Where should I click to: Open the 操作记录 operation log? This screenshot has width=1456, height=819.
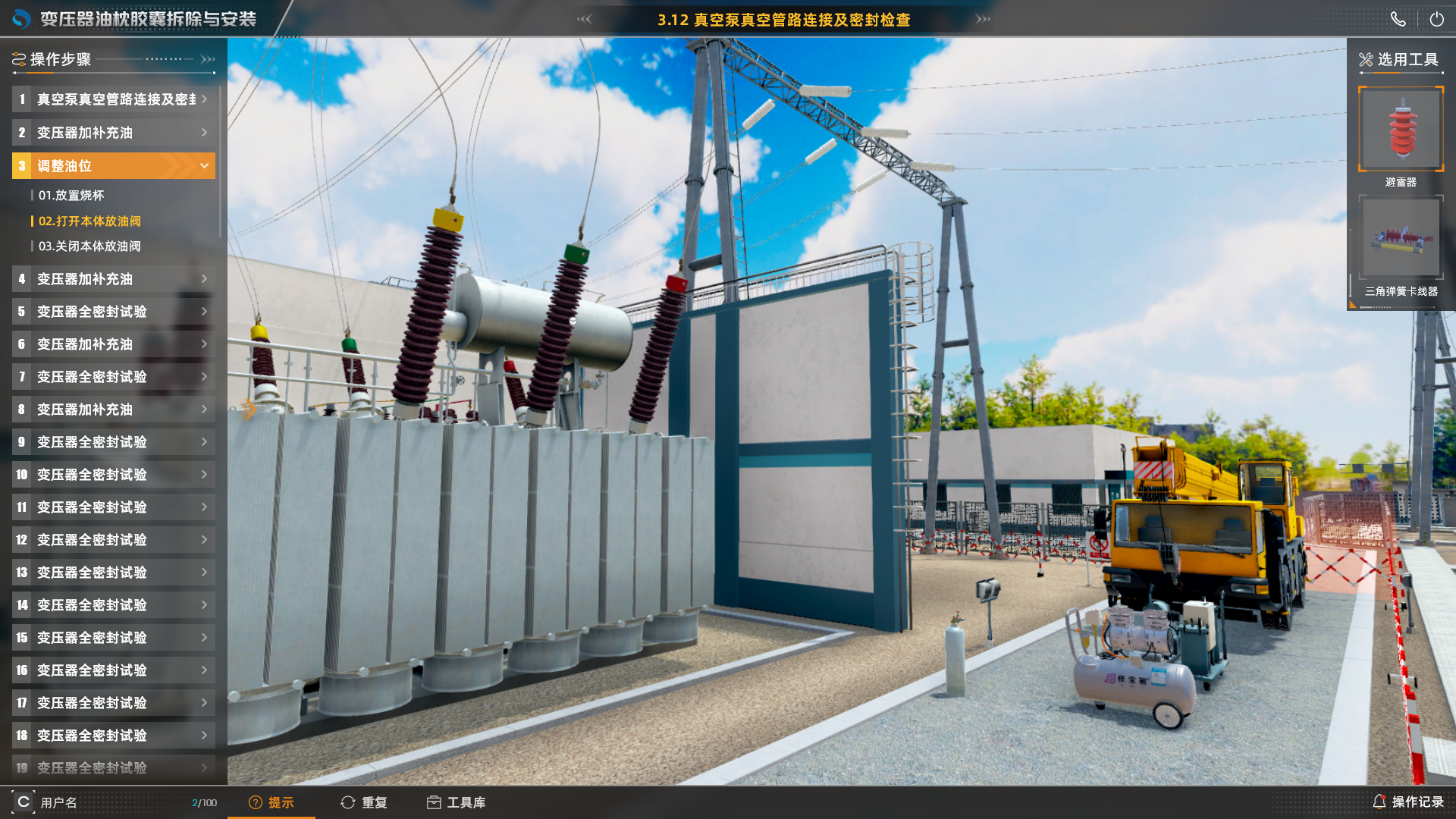(x=1408, y=802)
